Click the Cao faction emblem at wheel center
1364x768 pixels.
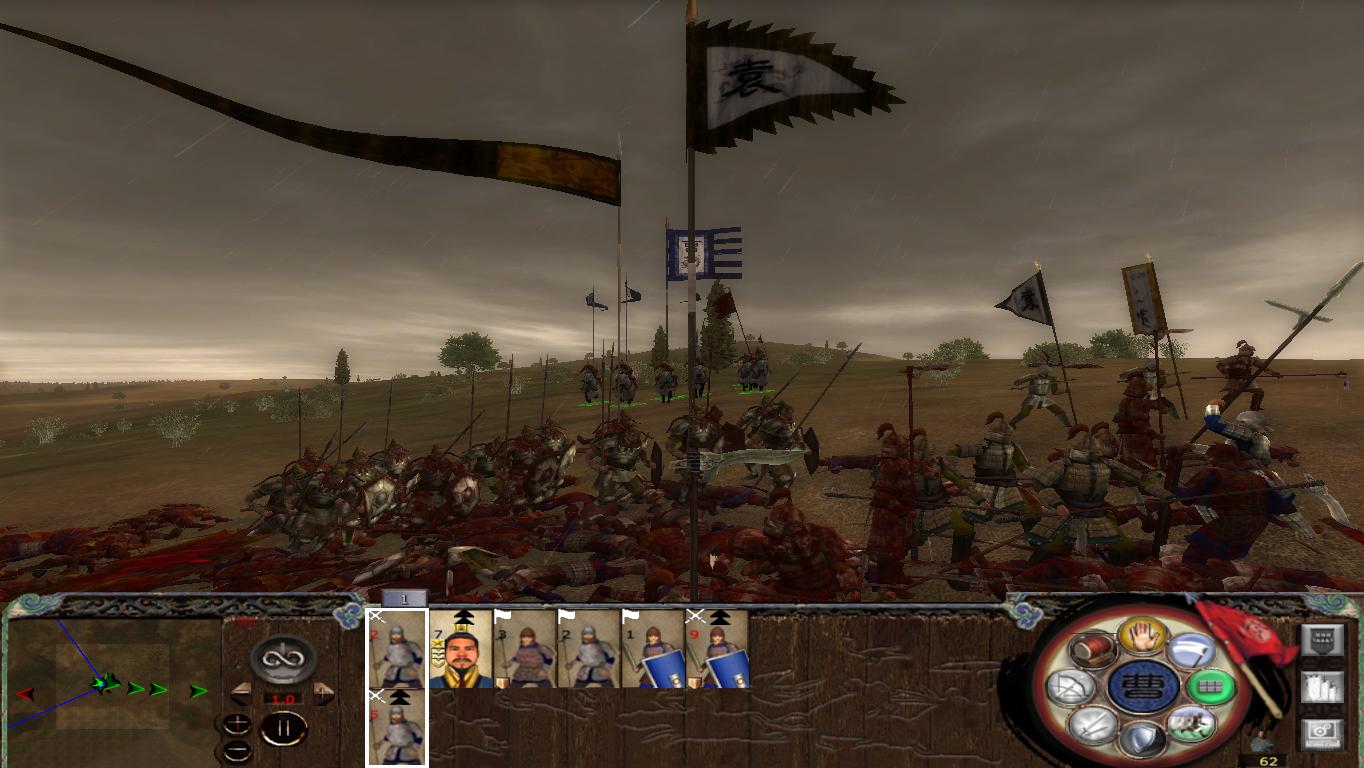click(x=1145, y=684)
